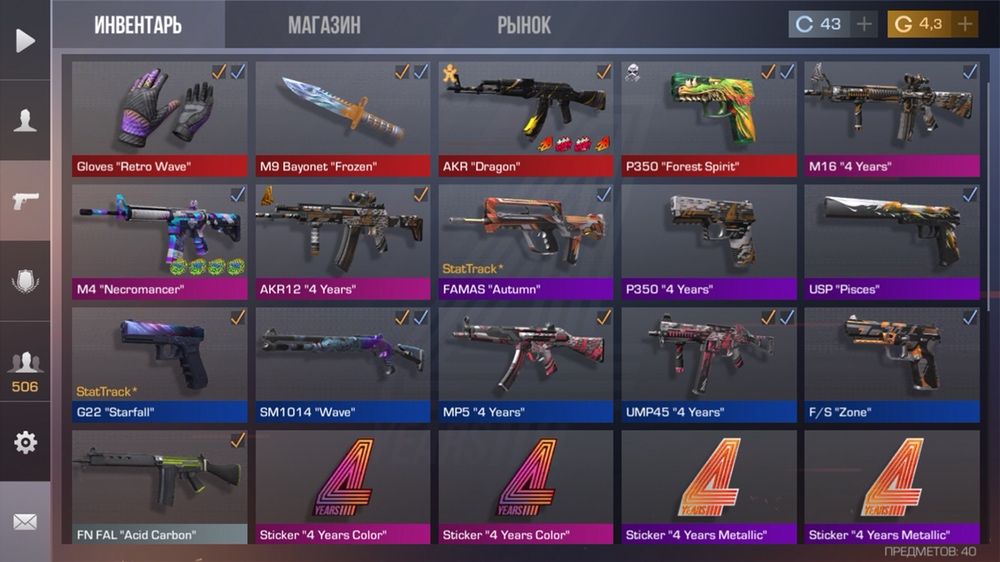The image size is (1000, 562).
Task: Open the mail envelope icon
Action: pos(25,521)
